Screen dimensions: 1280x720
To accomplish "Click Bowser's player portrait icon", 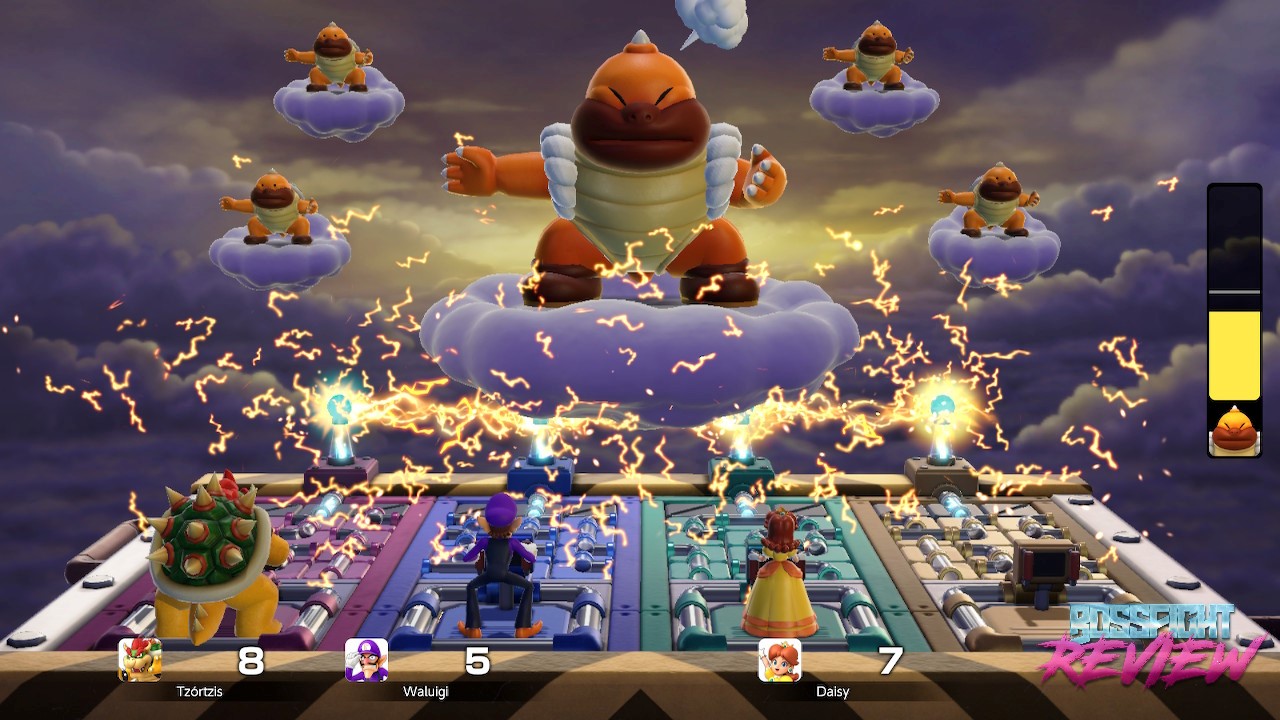I will click(x=140, y=660).
